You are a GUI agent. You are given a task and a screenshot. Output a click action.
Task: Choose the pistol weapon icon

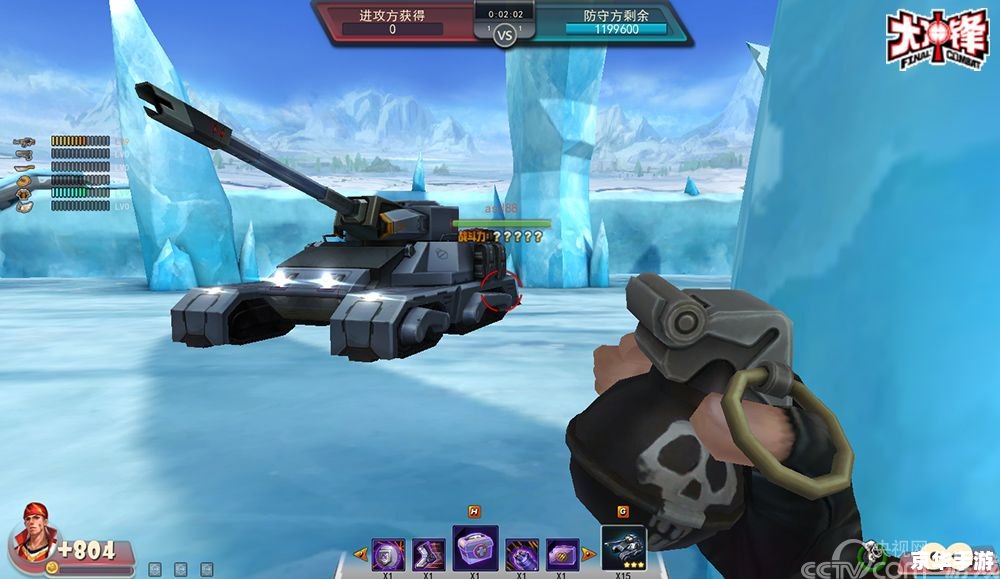coord(24,154)
